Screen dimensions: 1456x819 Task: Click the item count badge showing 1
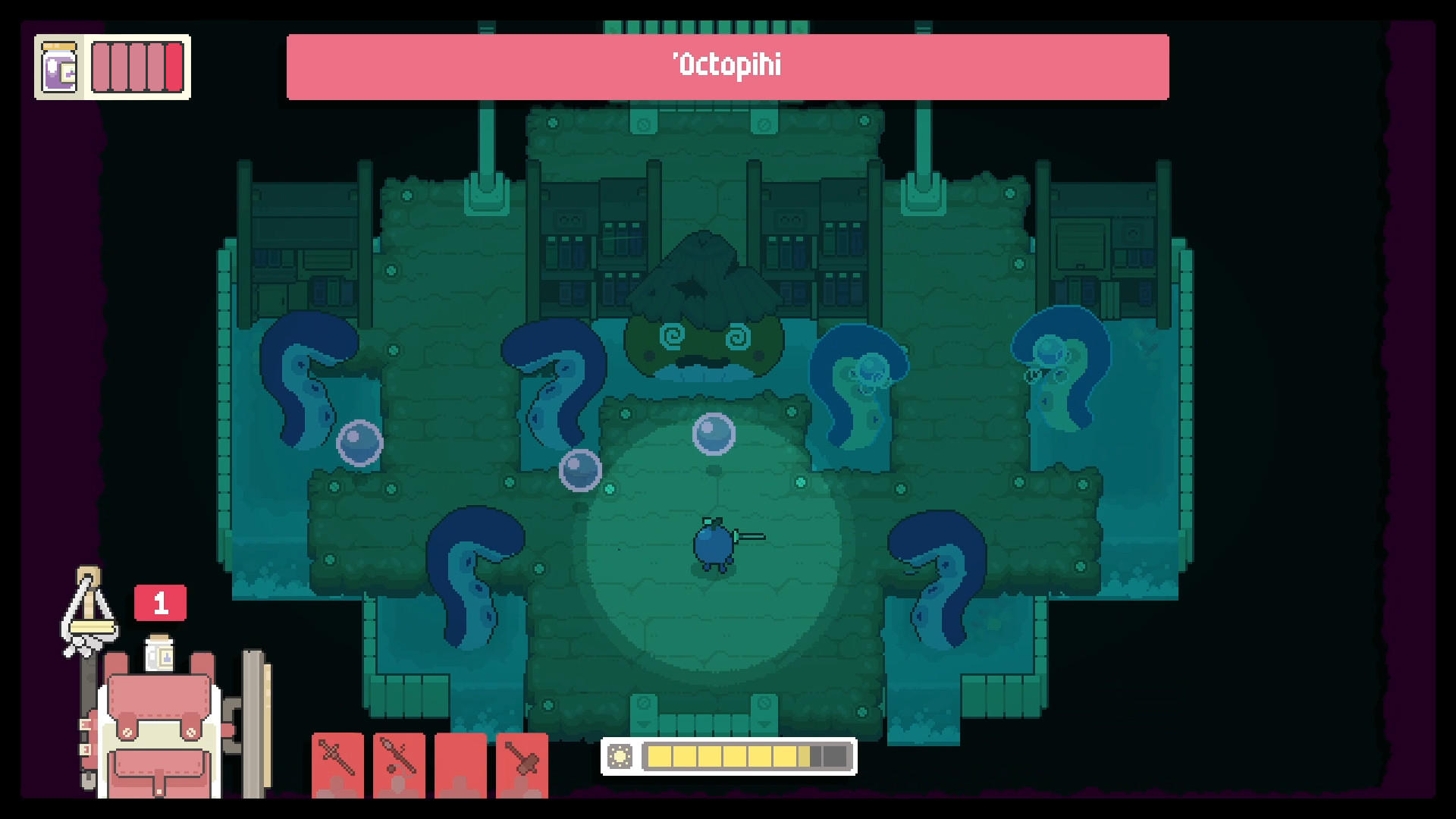pyautogui.click(x=160, y=601)
